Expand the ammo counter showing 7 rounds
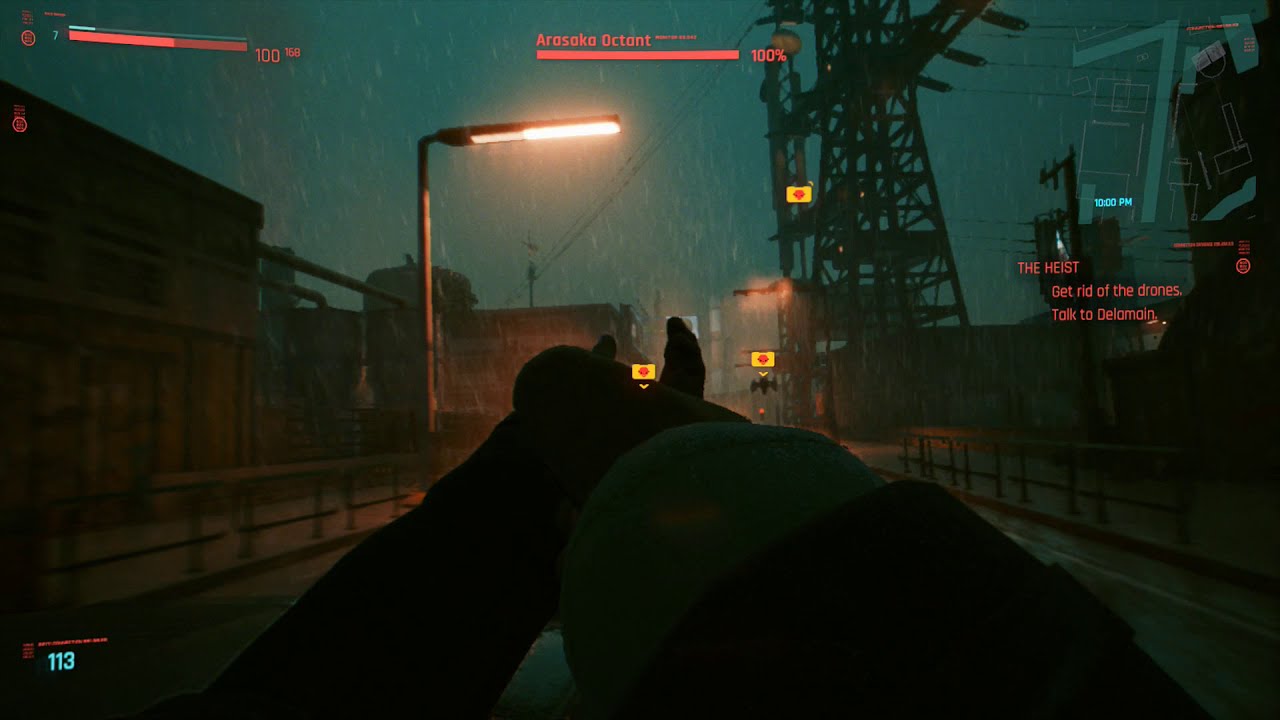This screenshot has height=720, width=1280. (x=55, y=33)
